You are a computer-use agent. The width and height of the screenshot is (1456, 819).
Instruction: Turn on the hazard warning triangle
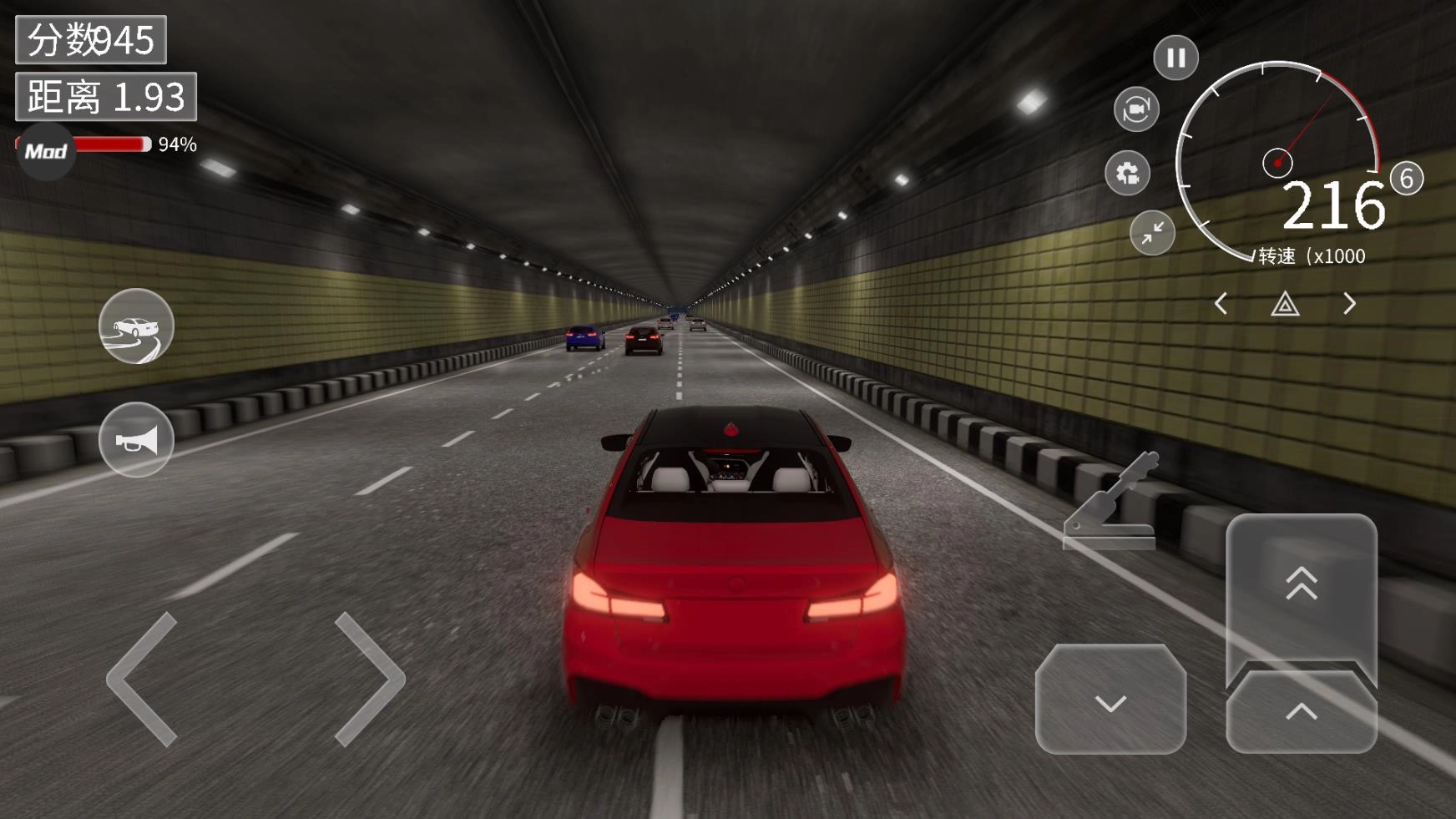click(1285, 304)
